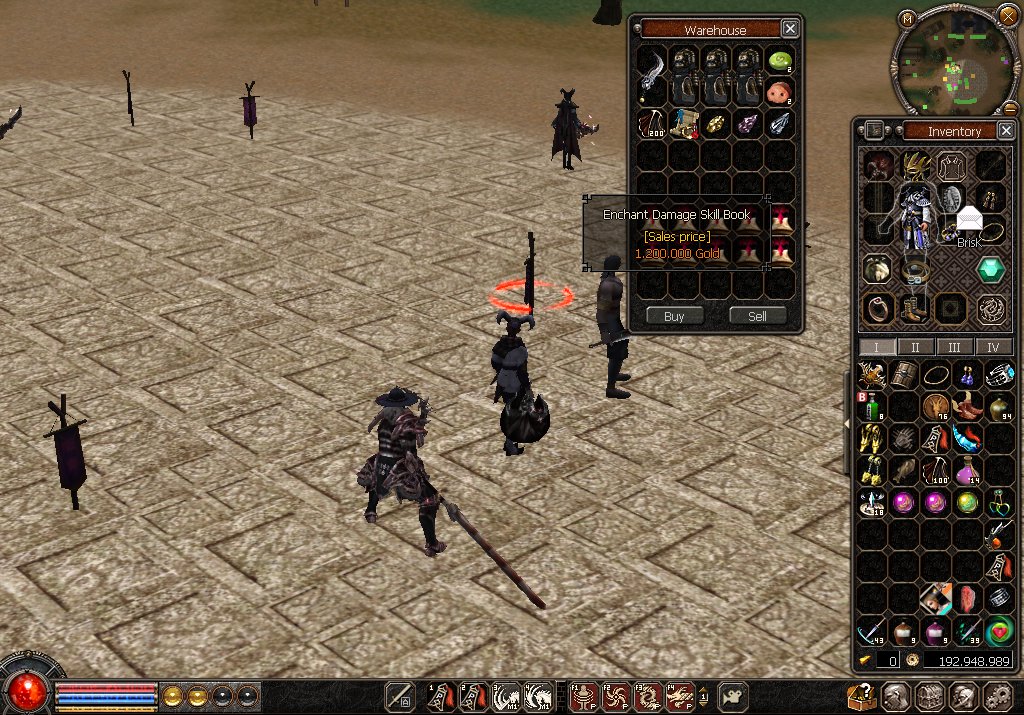Image resolution: width=1024 pixels, height=715 pixels.
Task: Click the Buy button in Warehouse
Action: [674, 316]
